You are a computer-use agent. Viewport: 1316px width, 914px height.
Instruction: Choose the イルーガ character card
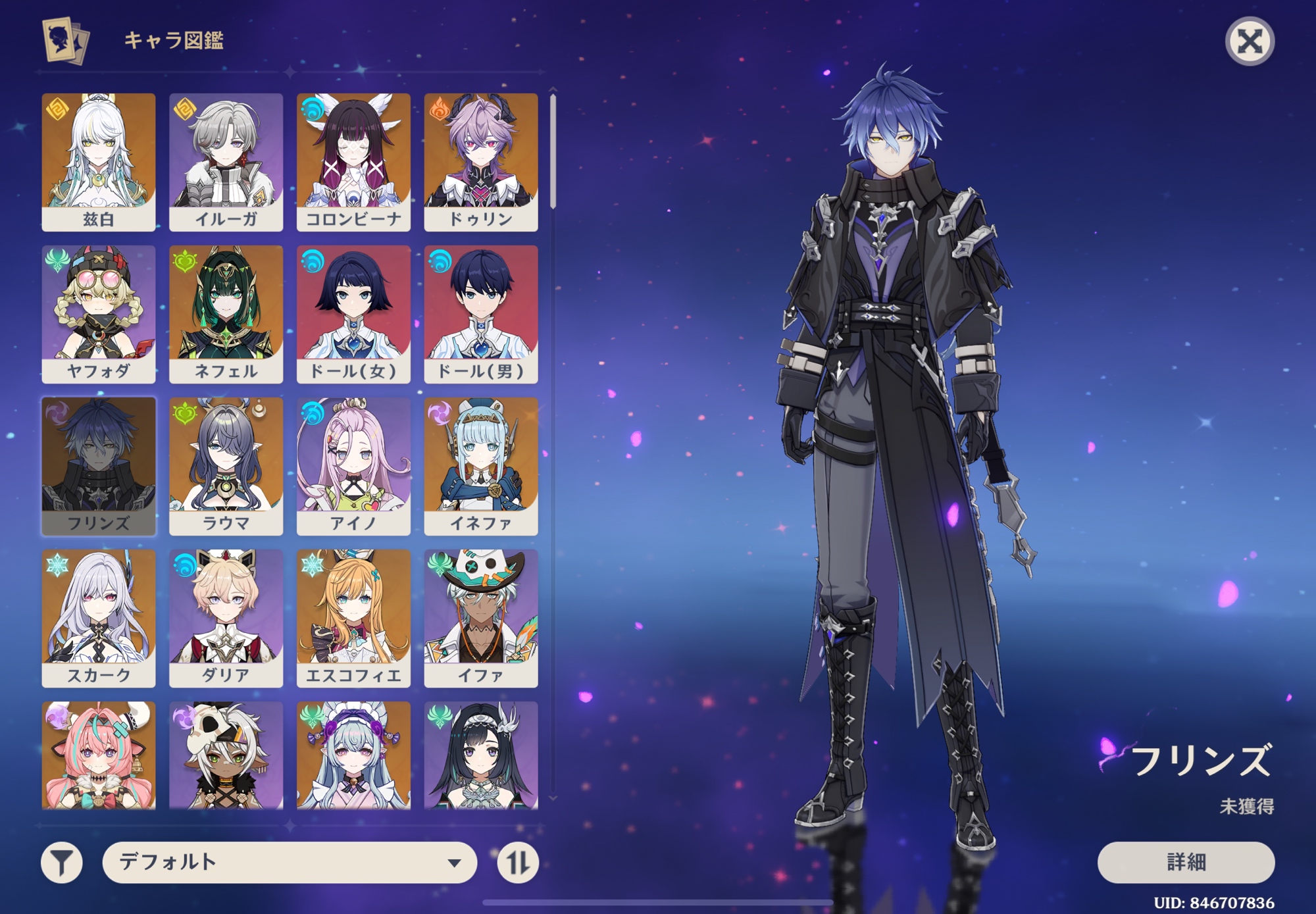tap(226, 161)
